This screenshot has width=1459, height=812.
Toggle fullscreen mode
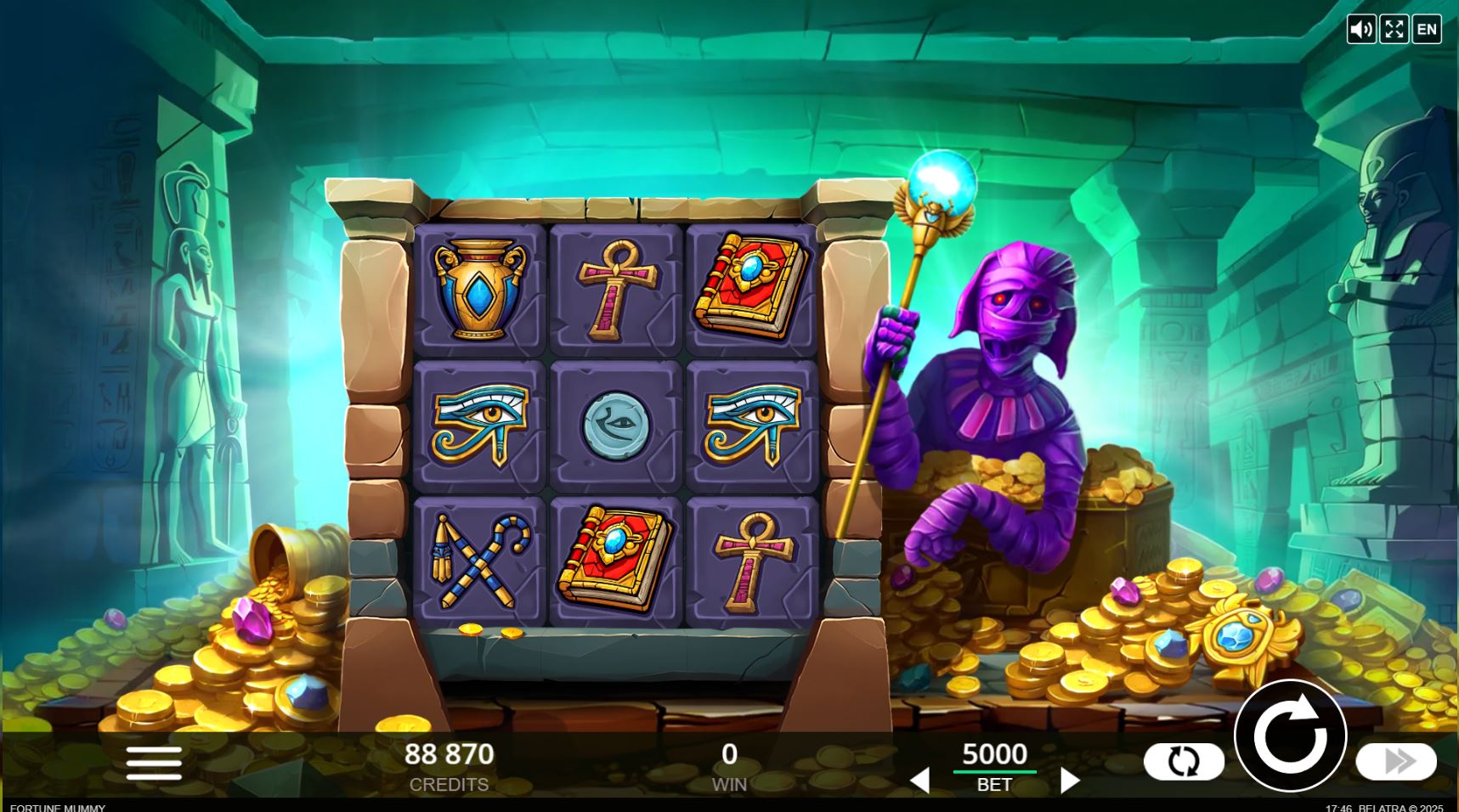[x=1394, y=28]
